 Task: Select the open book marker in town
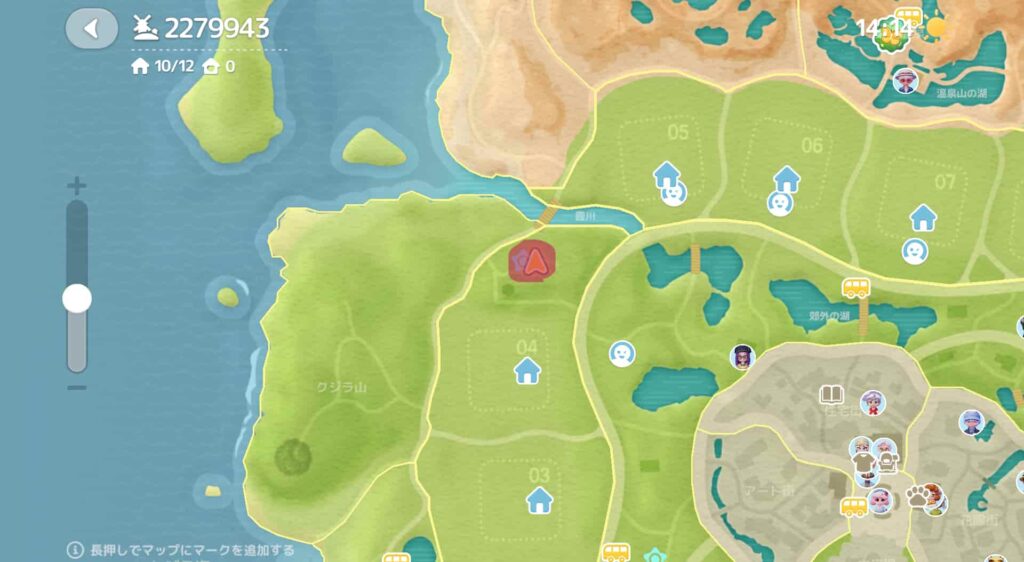[x=832, y=395]
